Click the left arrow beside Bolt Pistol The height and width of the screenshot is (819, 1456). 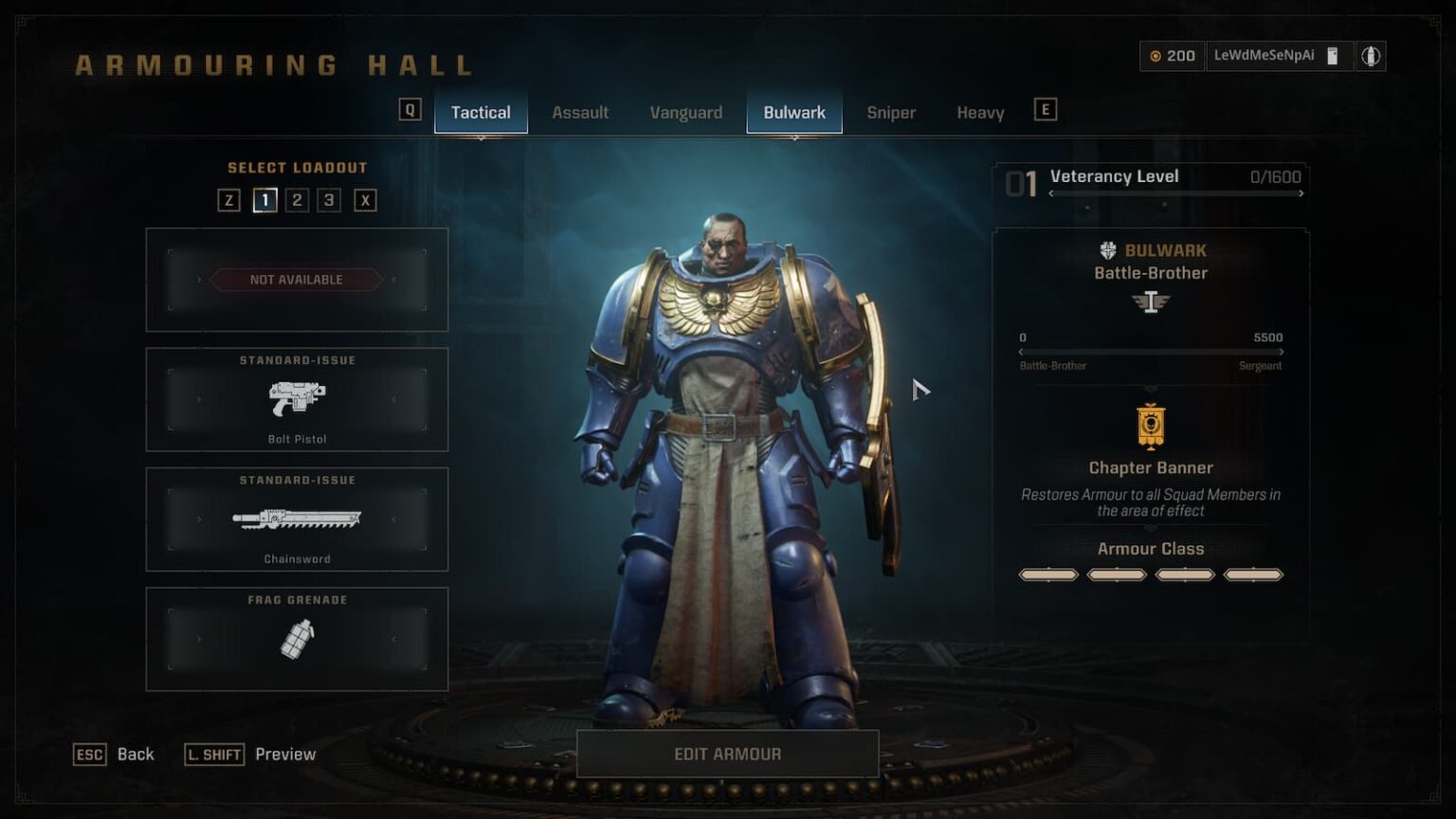(199, 399)
